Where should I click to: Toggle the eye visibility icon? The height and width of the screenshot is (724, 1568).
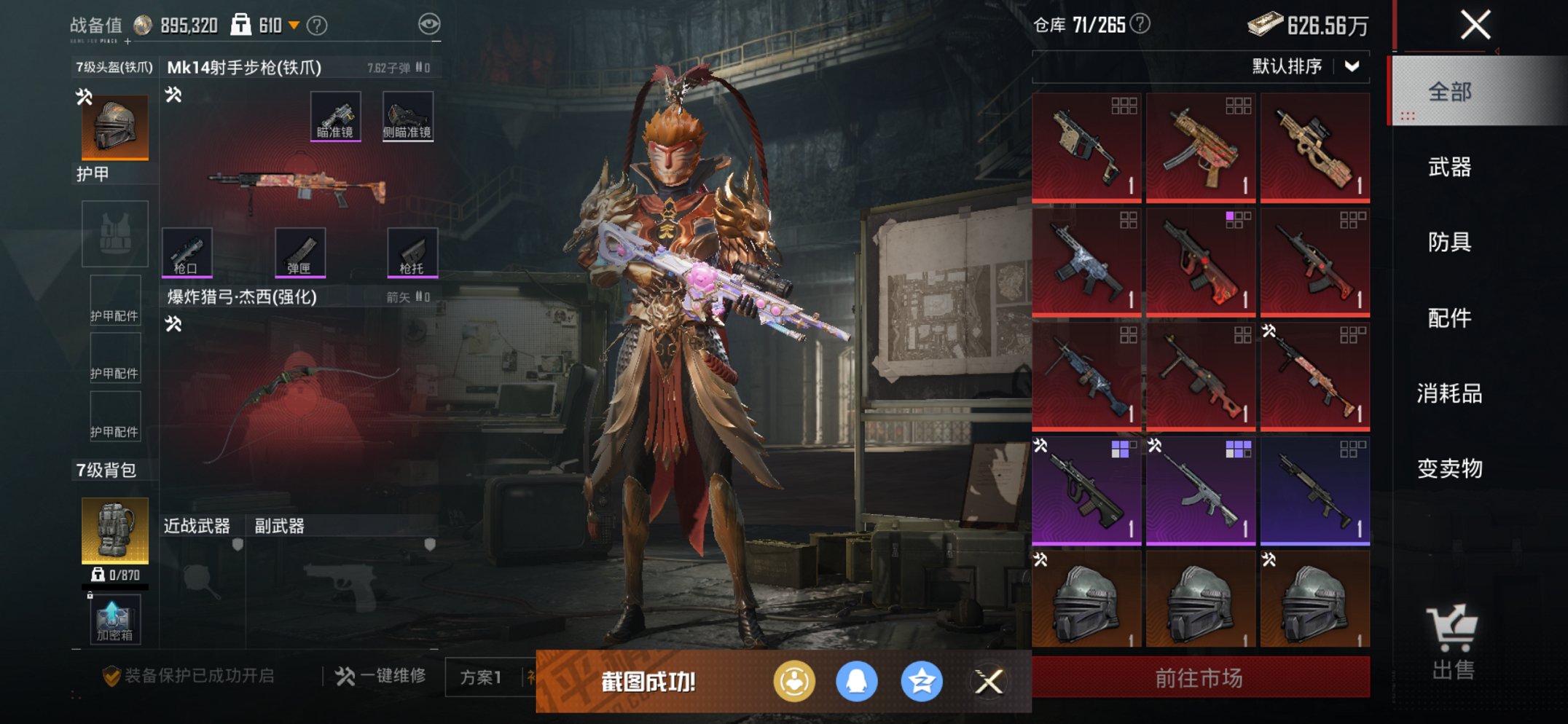(429, 24)
